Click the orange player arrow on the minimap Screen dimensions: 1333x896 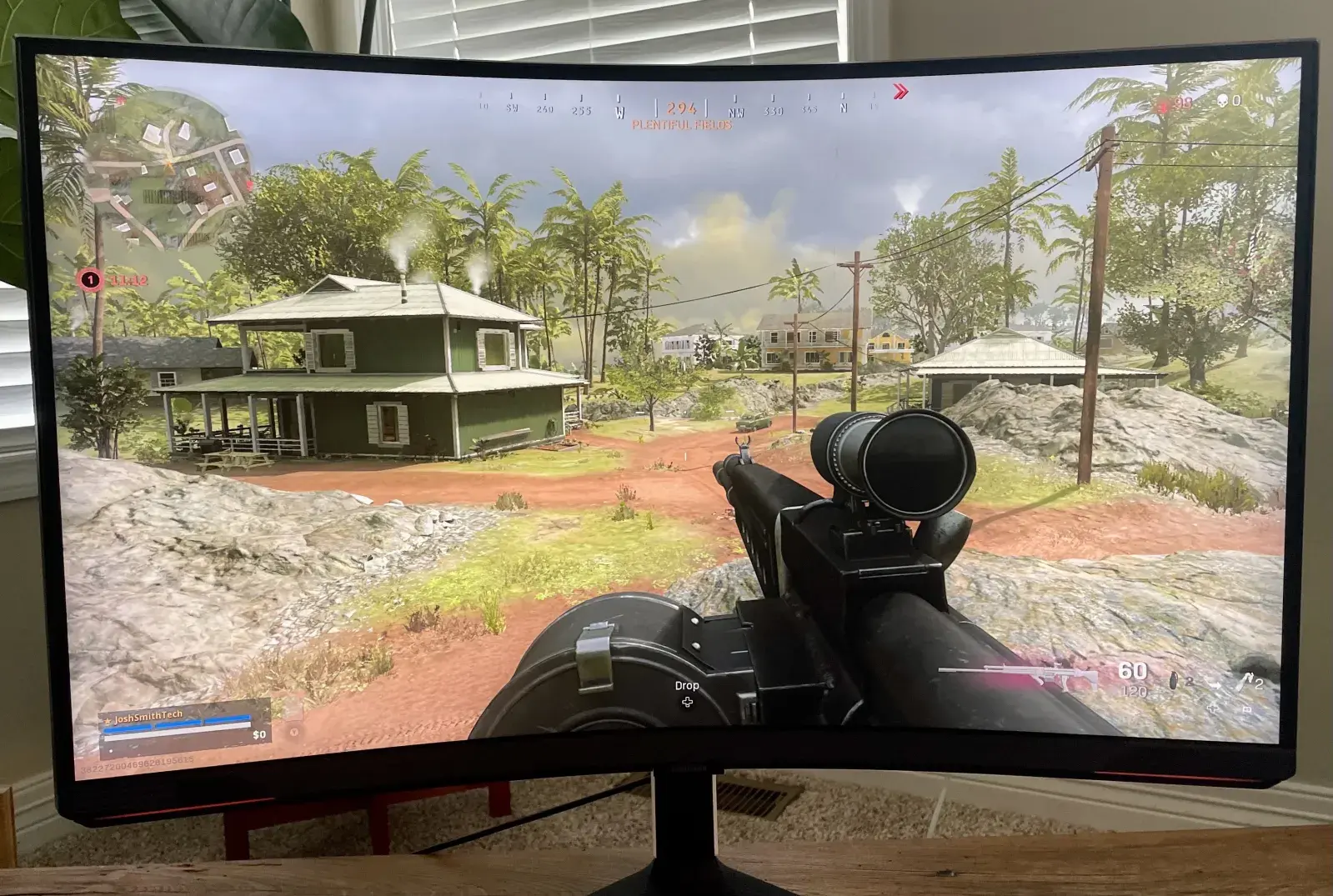click(168, 163)
